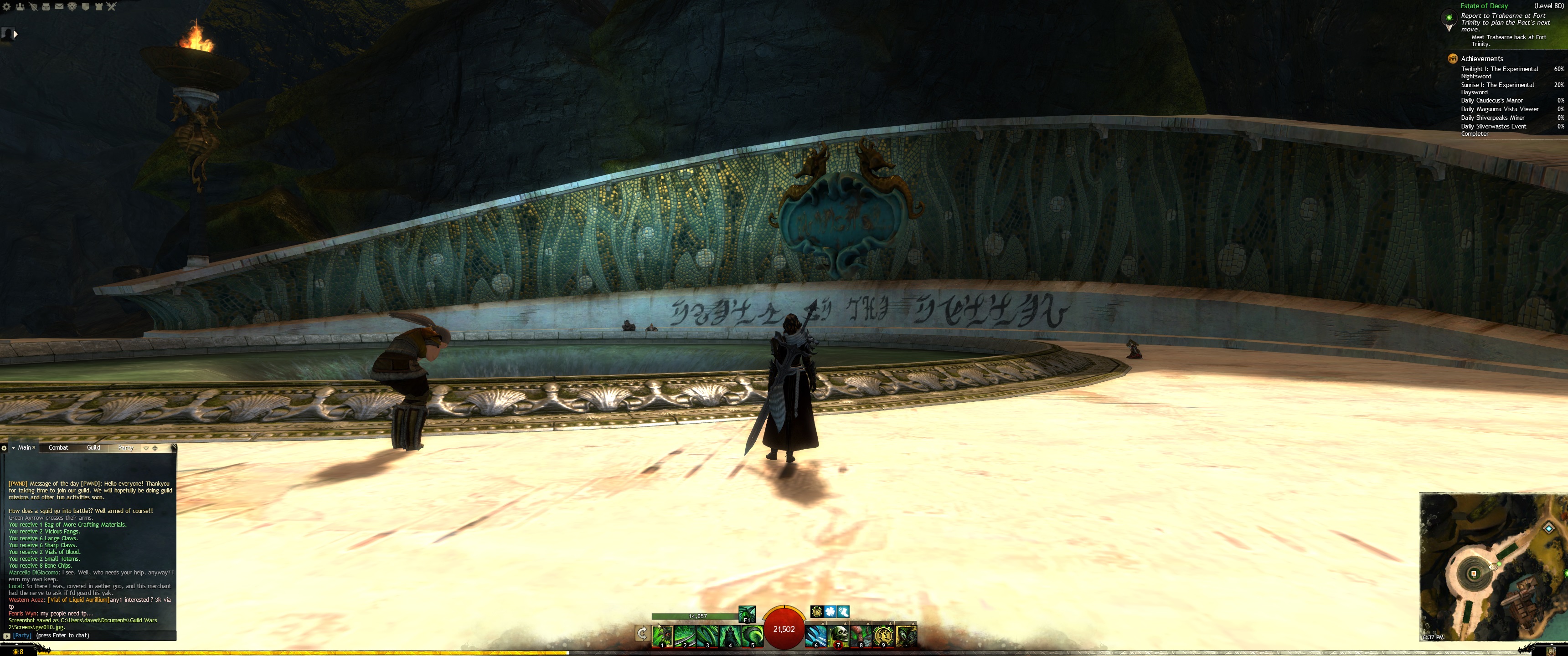Image resolution: width=1568 pixels, height=656 pixels.
Task: Activate the weapon swap arrows button
Action: click(x=642, y=634)
